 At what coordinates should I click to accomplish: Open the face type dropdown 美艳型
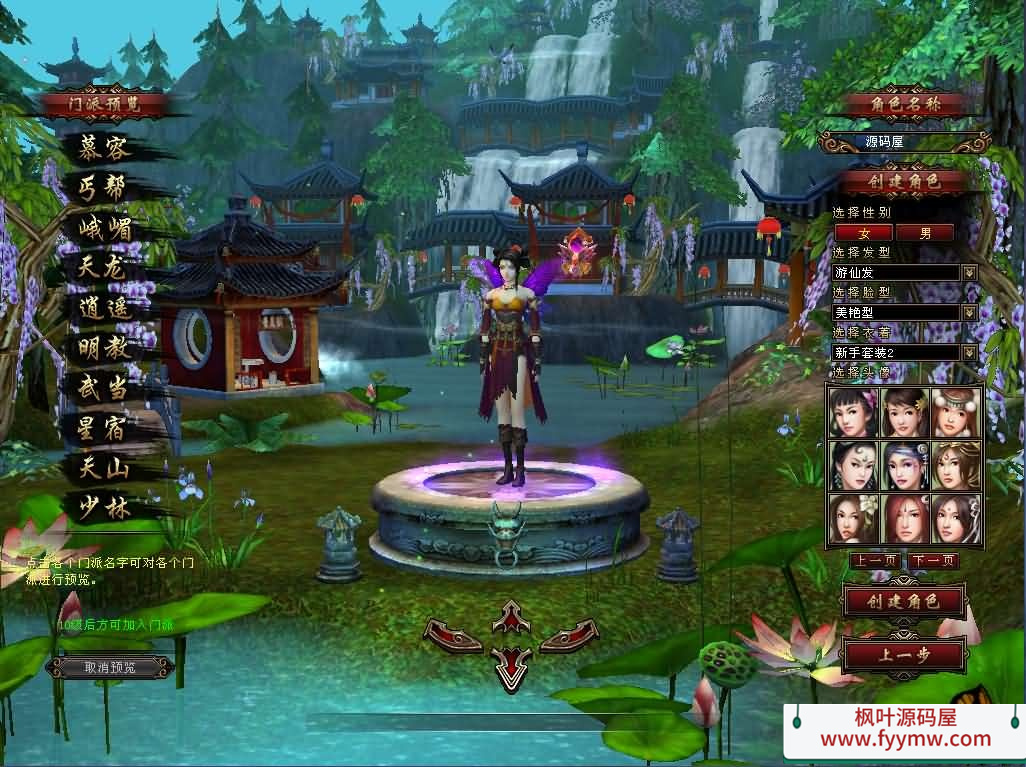tap(968, 312)
